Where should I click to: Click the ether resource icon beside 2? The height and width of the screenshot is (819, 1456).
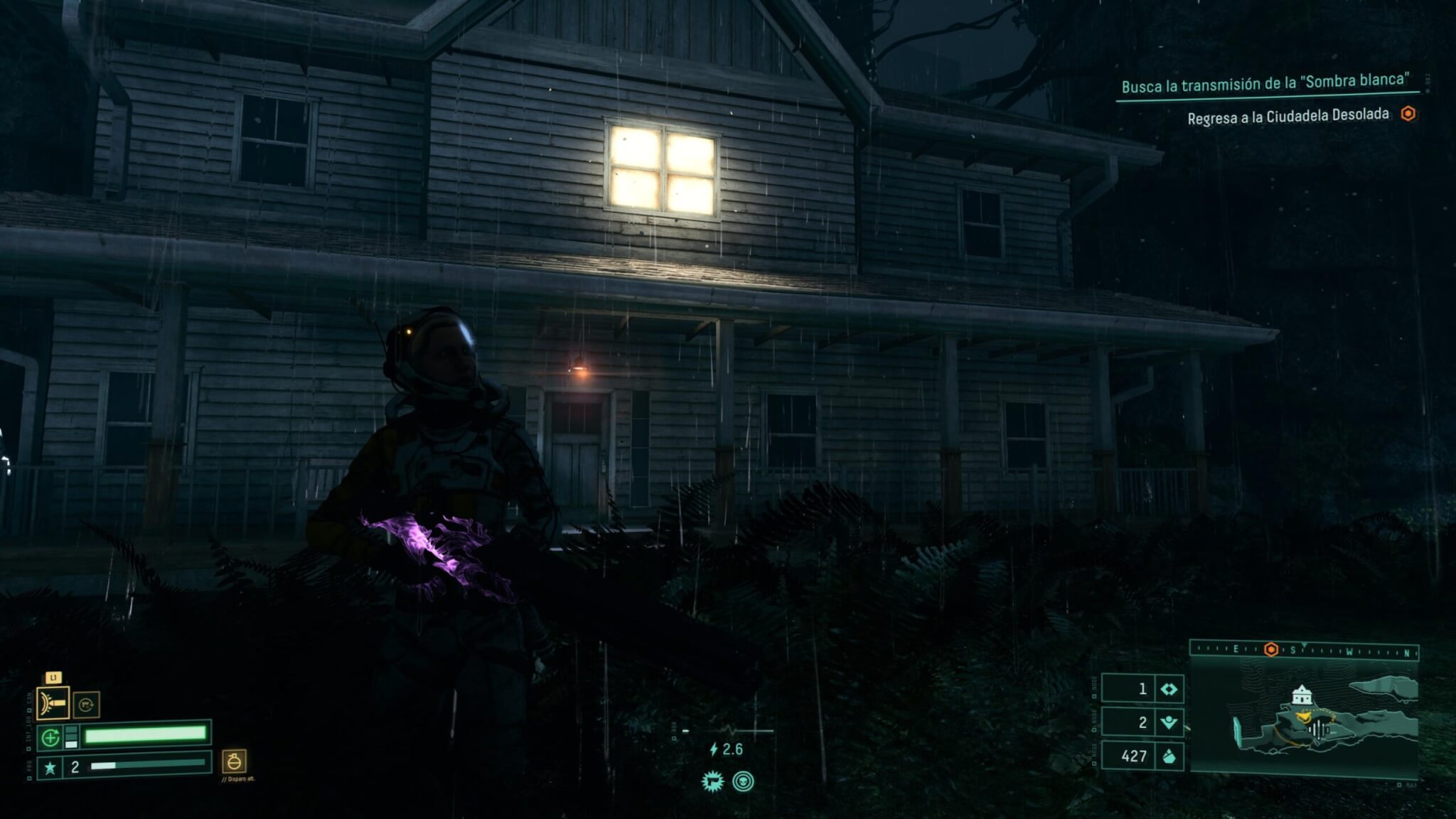tap(1169, 723)
